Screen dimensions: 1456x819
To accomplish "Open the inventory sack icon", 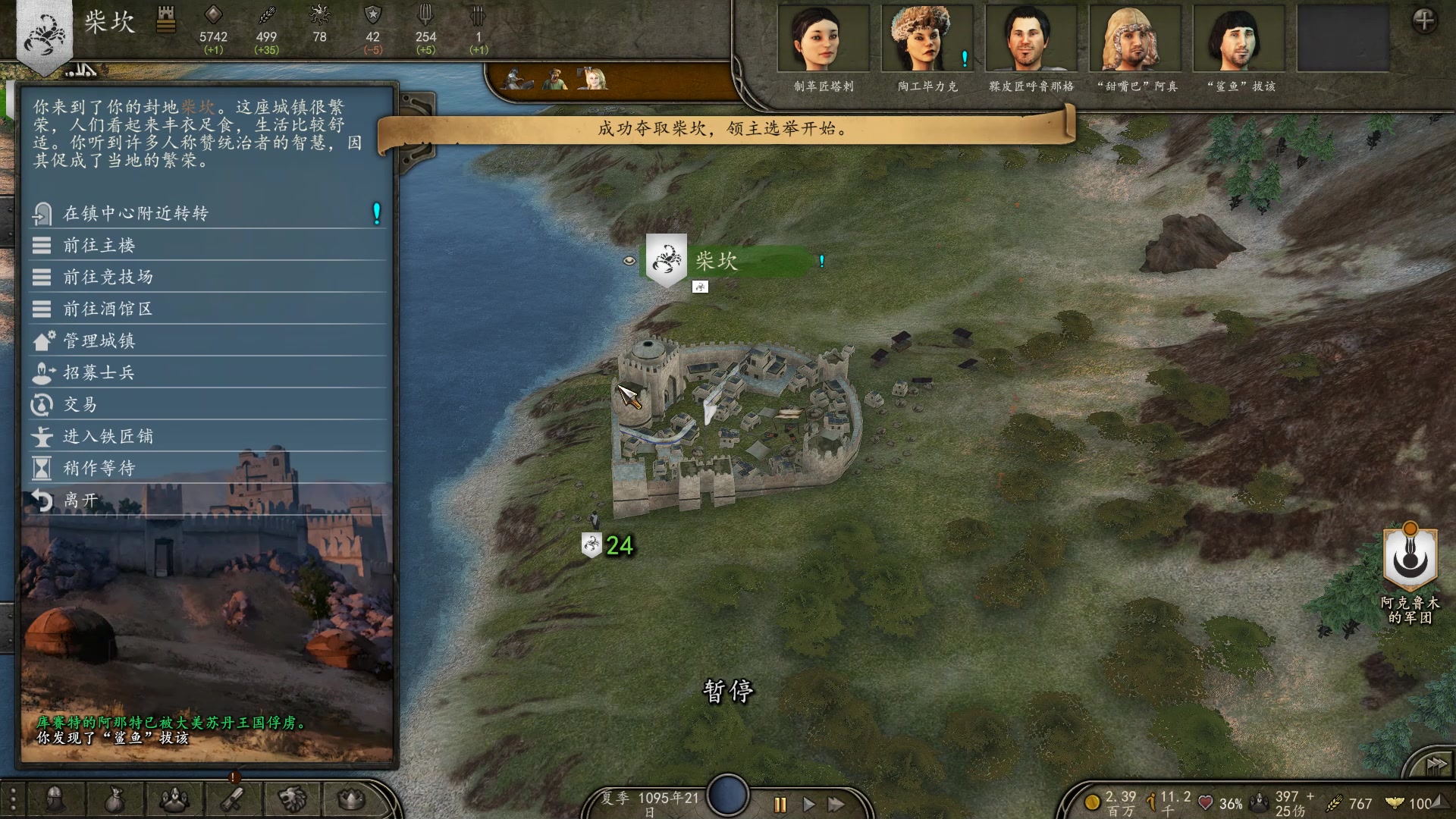I will 115,799.
